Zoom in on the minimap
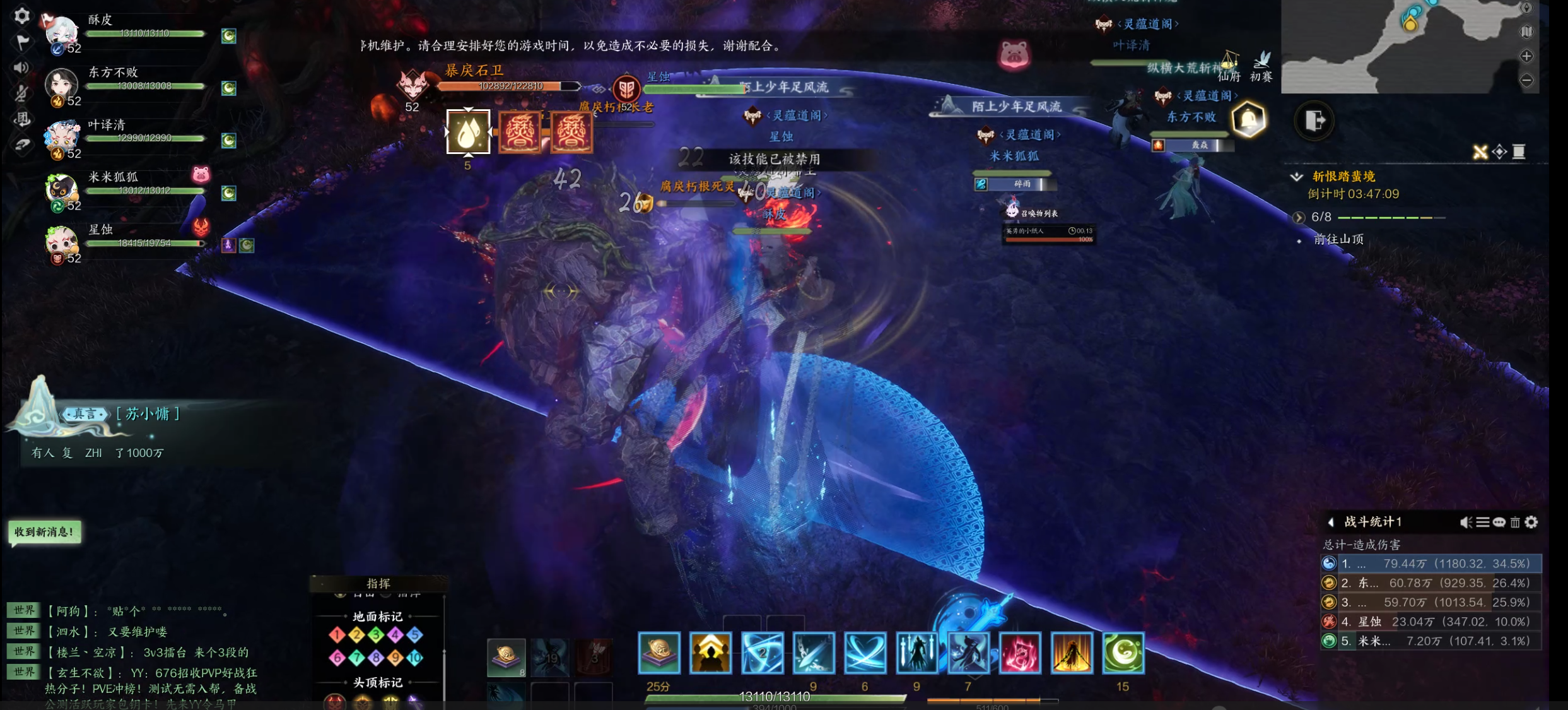 coord(1526,57)
